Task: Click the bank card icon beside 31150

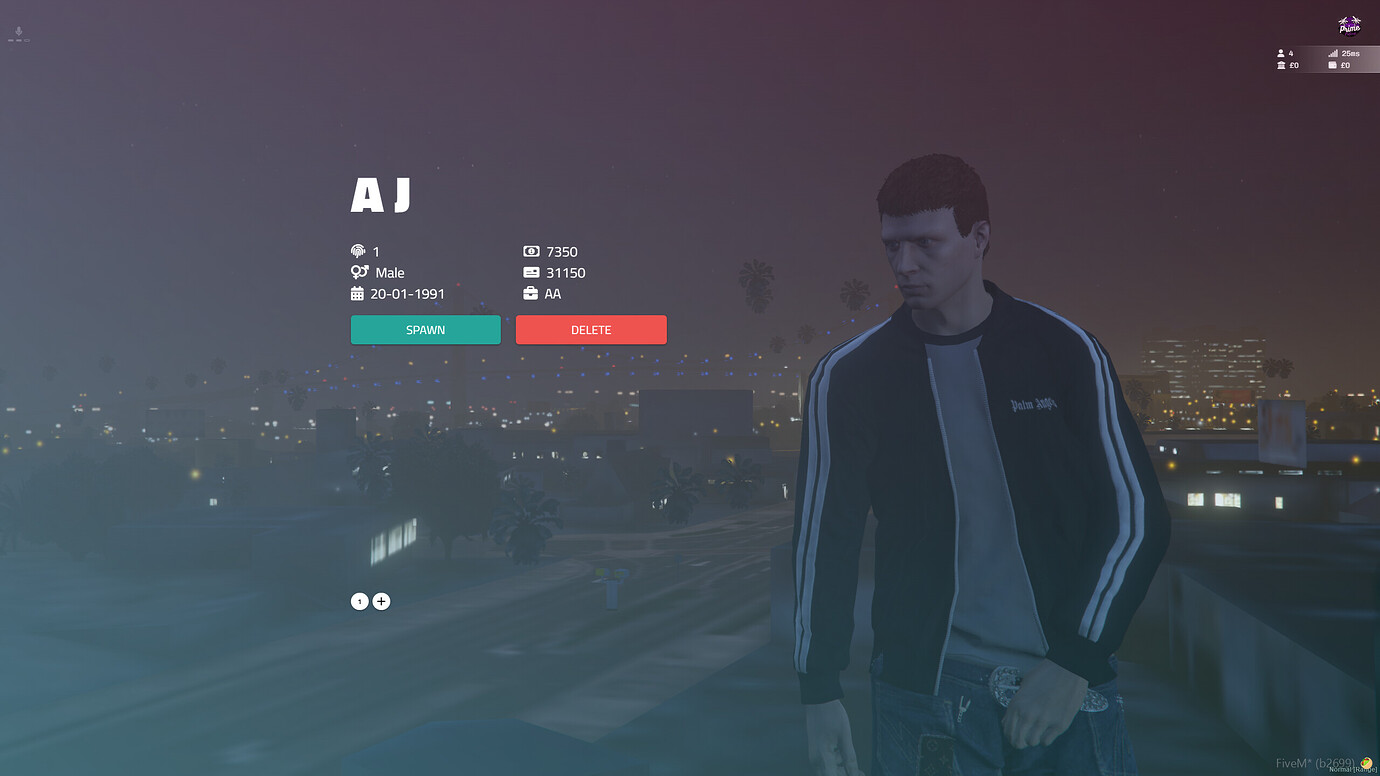Action: (x=530, y=272)
